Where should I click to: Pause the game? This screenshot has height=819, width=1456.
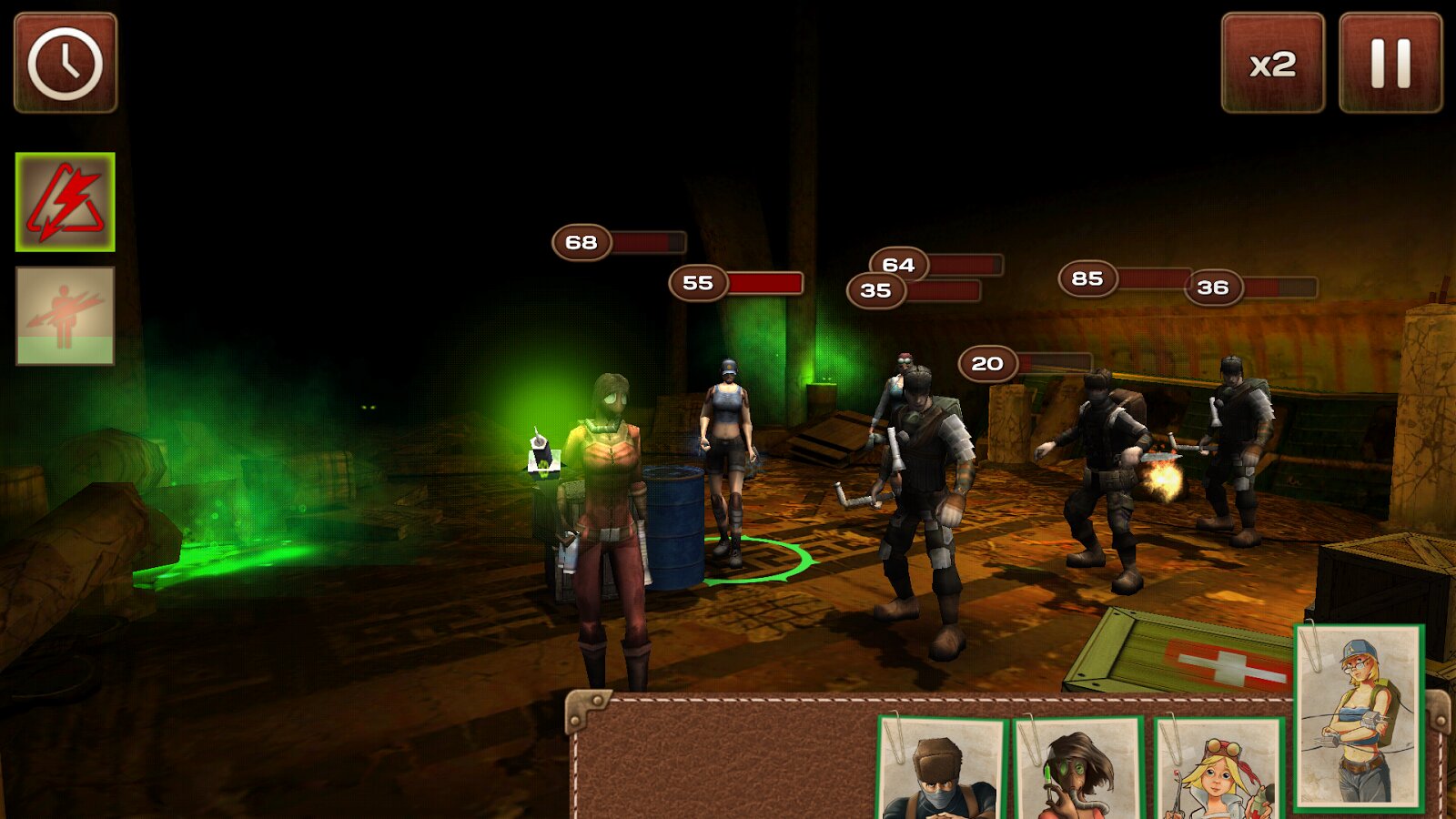(1390, 63)
